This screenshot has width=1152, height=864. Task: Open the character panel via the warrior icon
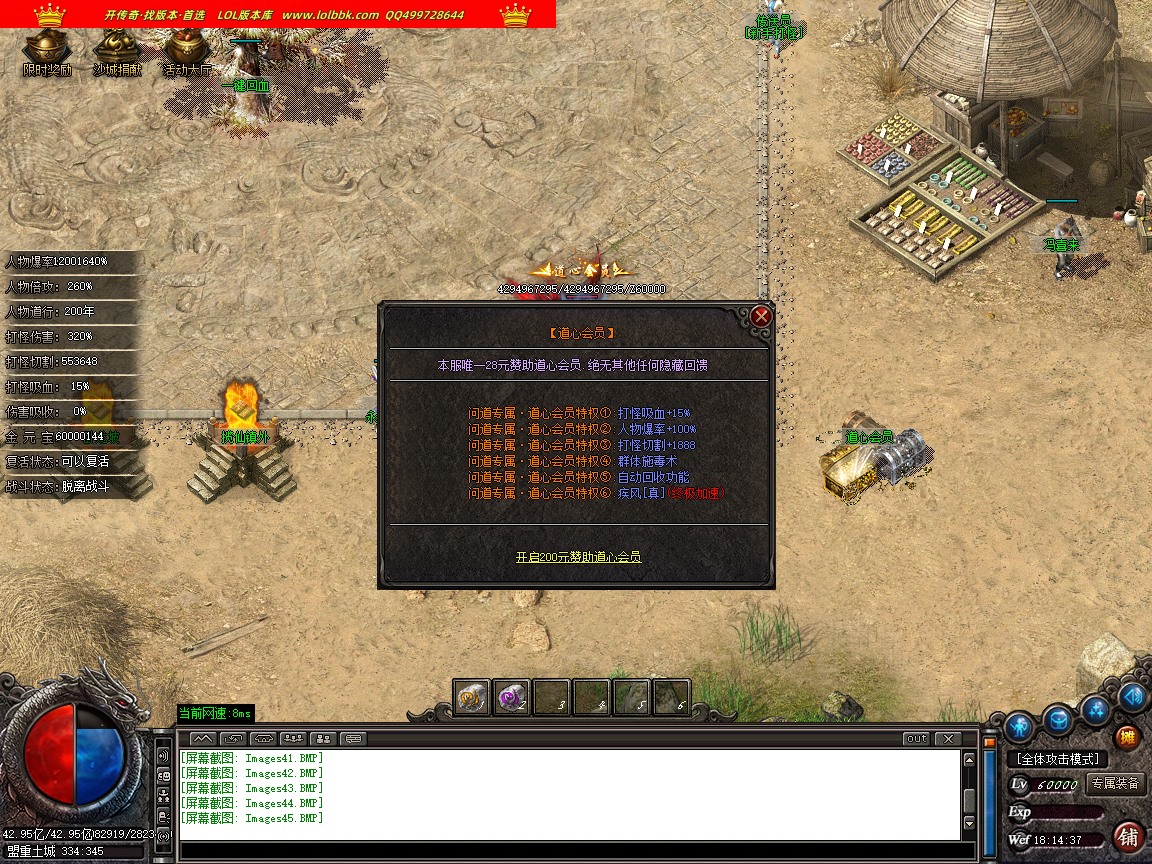coord(1019,724)
